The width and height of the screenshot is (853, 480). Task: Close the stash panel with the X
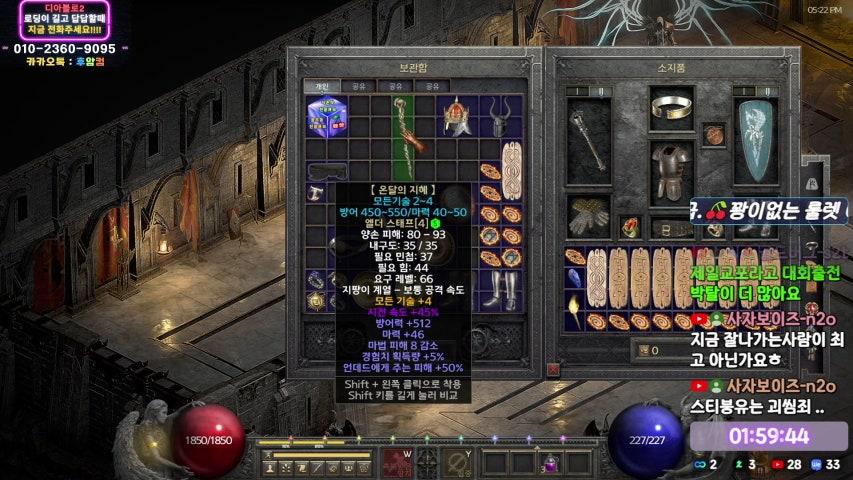[553, 369]
